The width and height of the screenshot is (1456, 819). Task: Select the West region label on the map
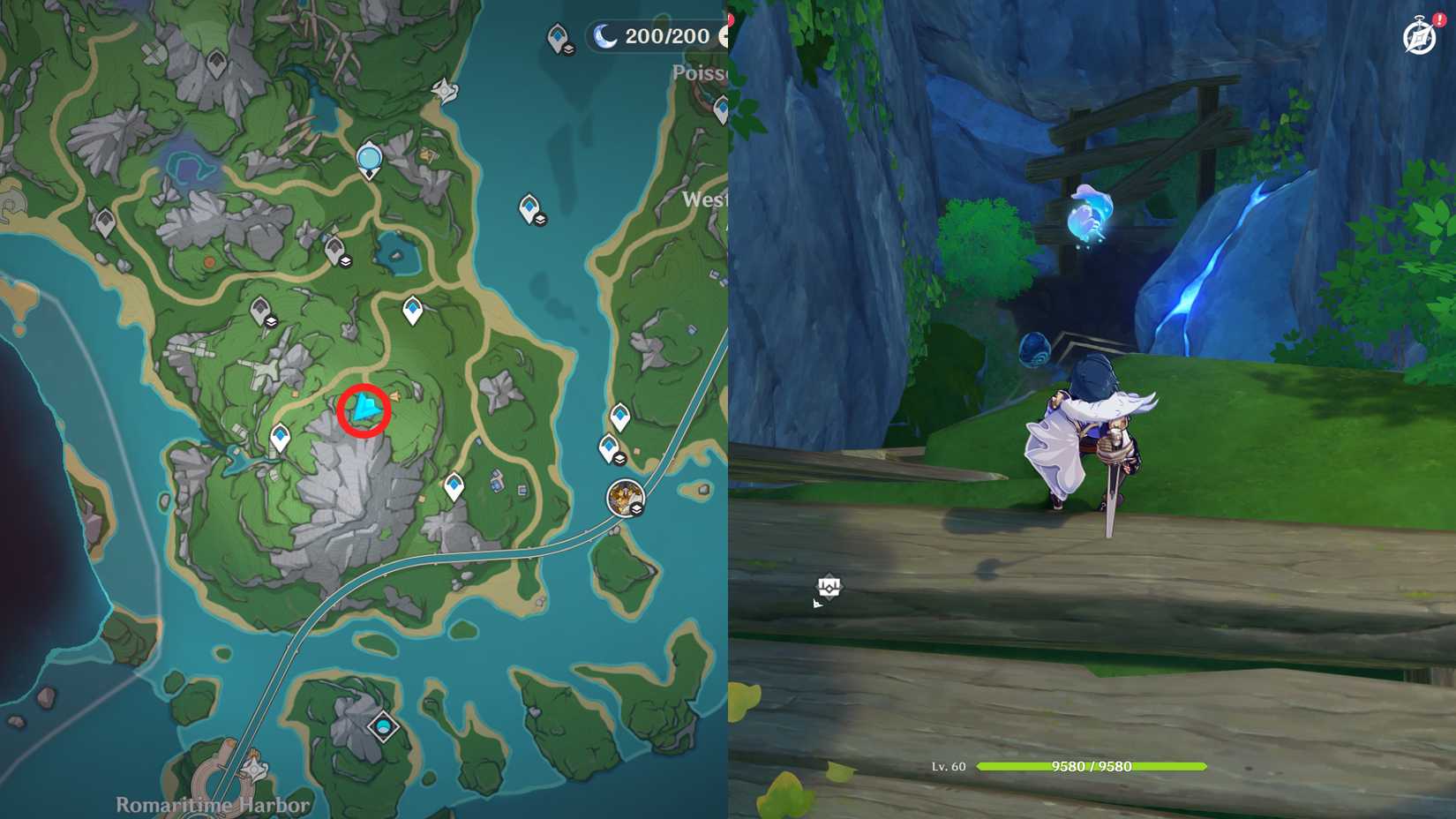706,201
